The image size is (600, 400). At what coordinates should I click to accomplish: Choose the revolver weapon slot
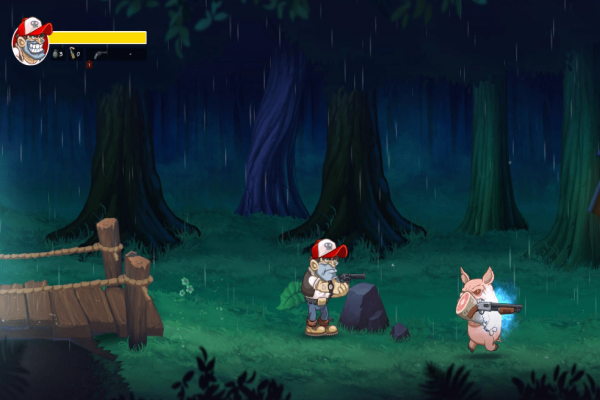click(x=101, y=55)
